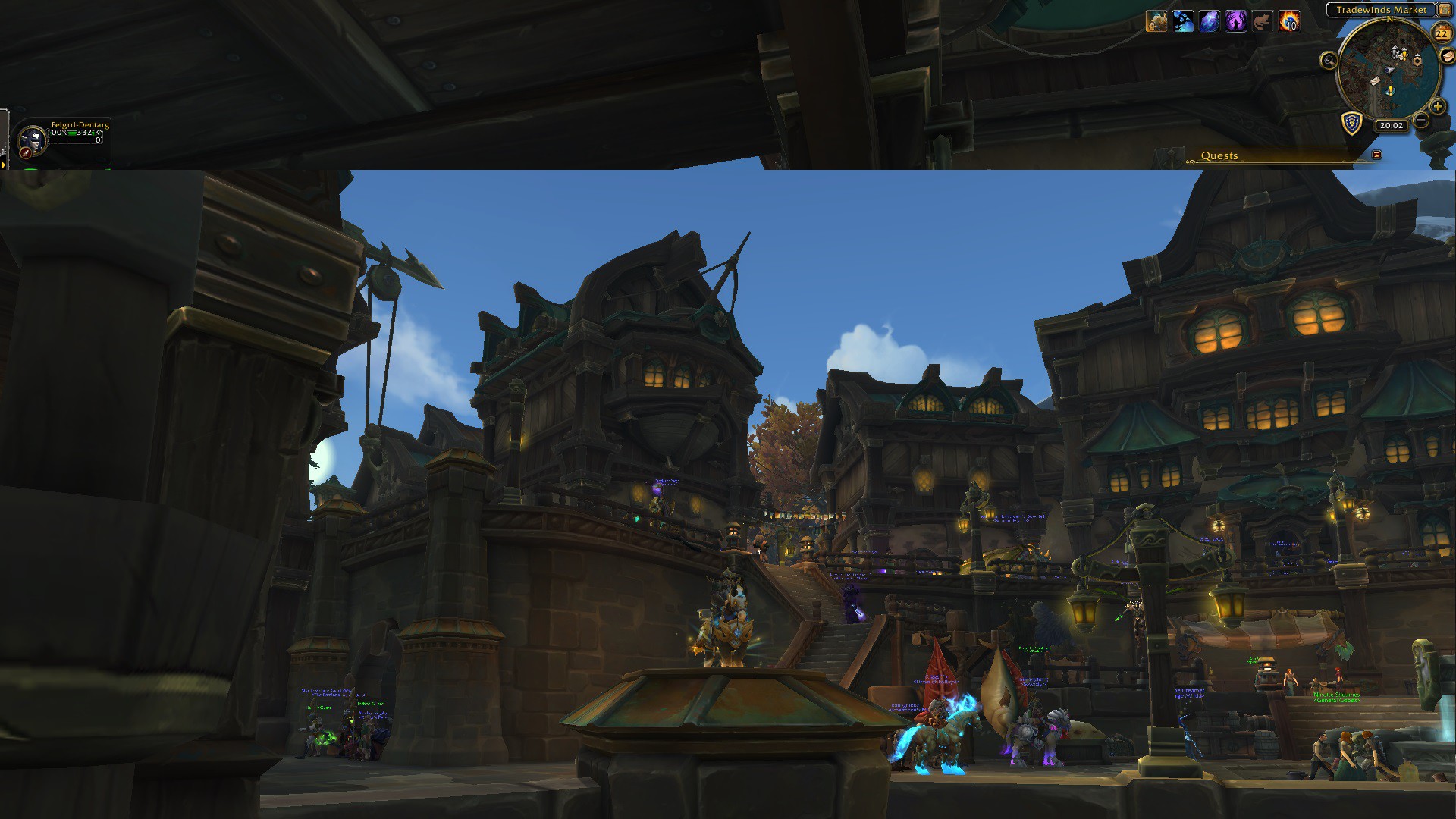This screenshot has width=1456, height=819.
Task: Select the rat-shaped companion buff icon
Action: [x=1262, y=20]
